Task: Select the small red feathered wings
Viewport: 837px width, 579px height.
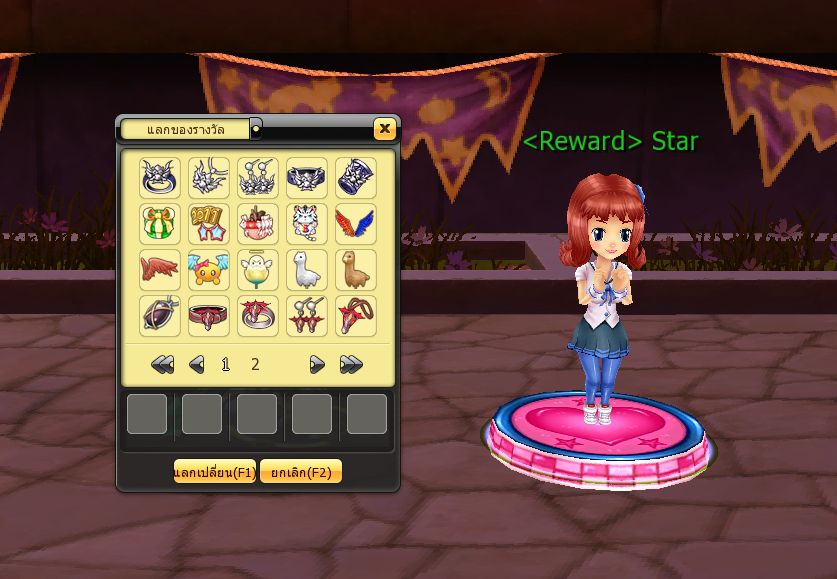Action: [x=159, y=270]
